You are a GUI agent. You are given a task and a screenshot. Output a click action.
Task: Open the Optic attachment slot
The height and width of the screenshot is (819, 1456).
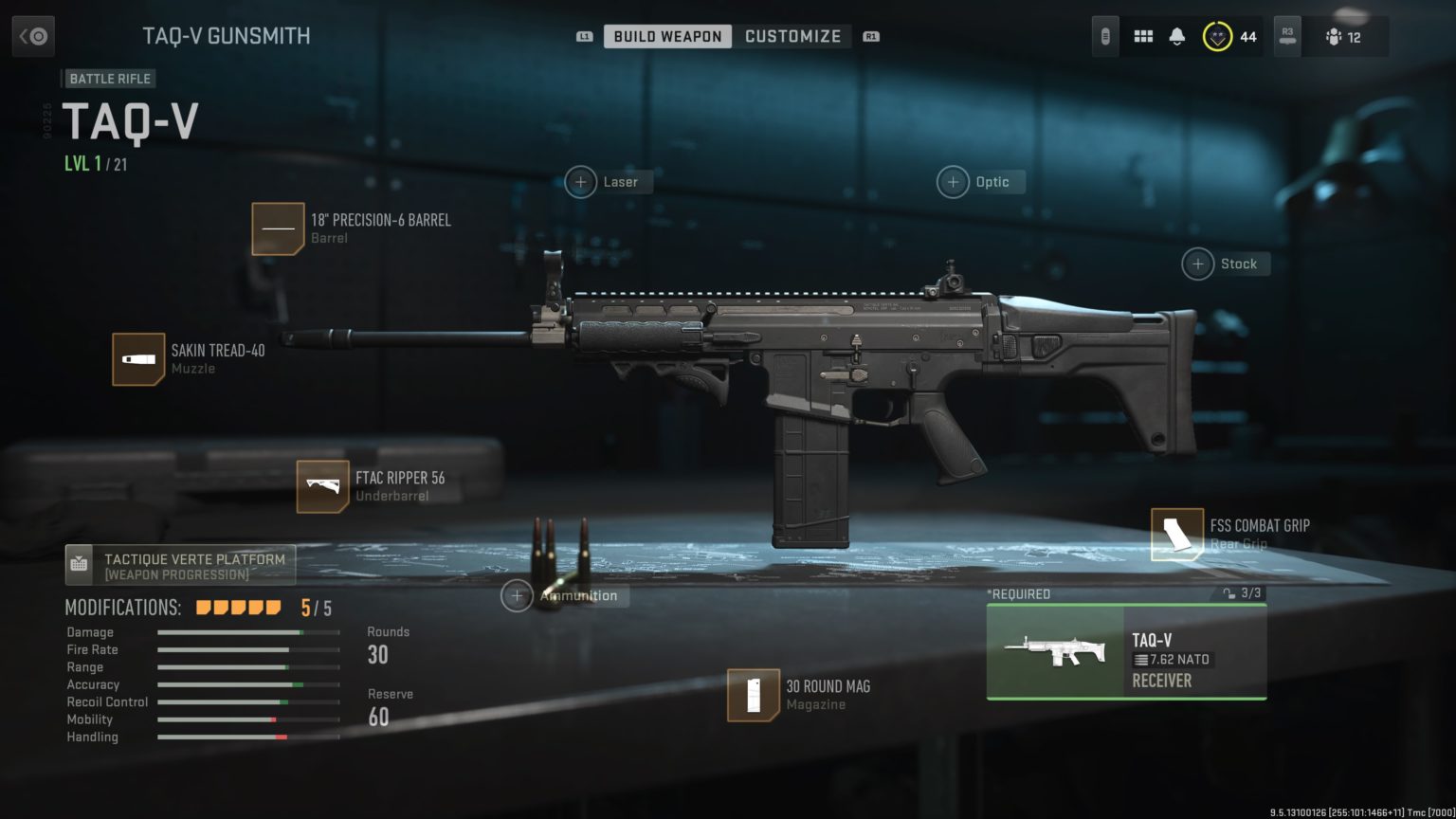click(x=980, y=181)
